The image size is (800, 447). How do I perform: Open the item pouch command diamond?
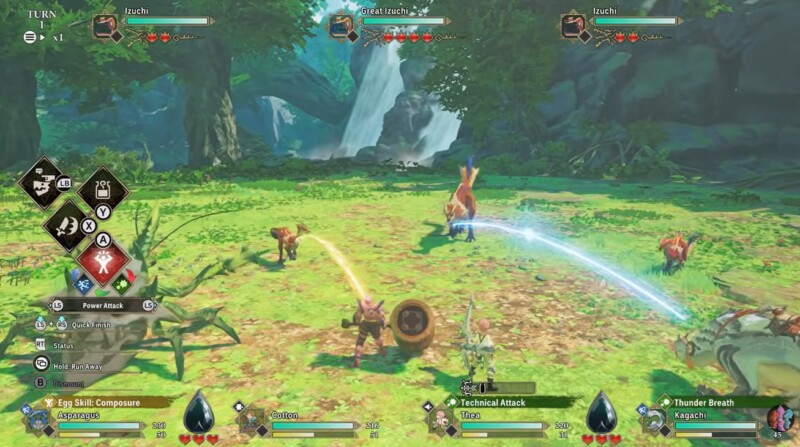pyautogui.click(x=102, y=188)
